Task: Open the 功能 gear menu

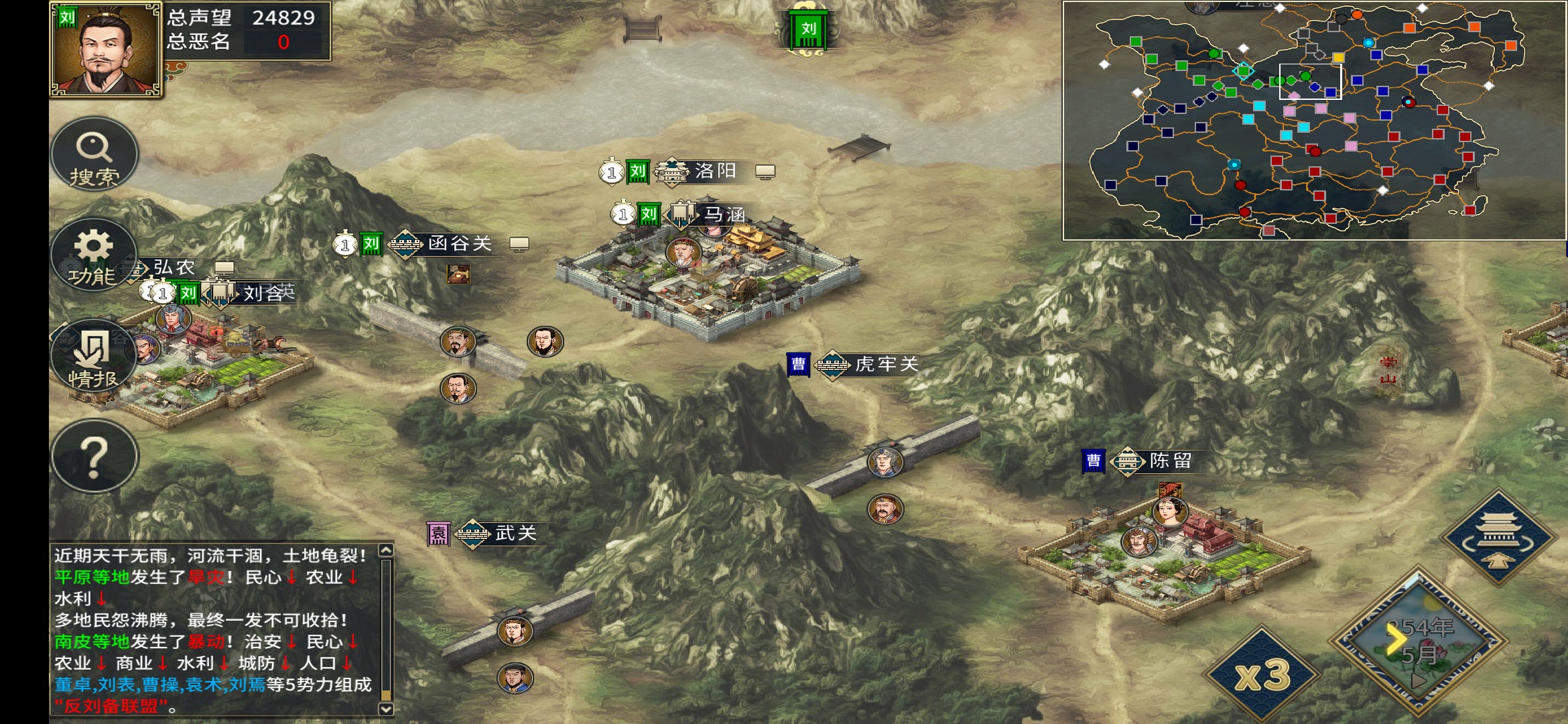Action: [93, 255]
